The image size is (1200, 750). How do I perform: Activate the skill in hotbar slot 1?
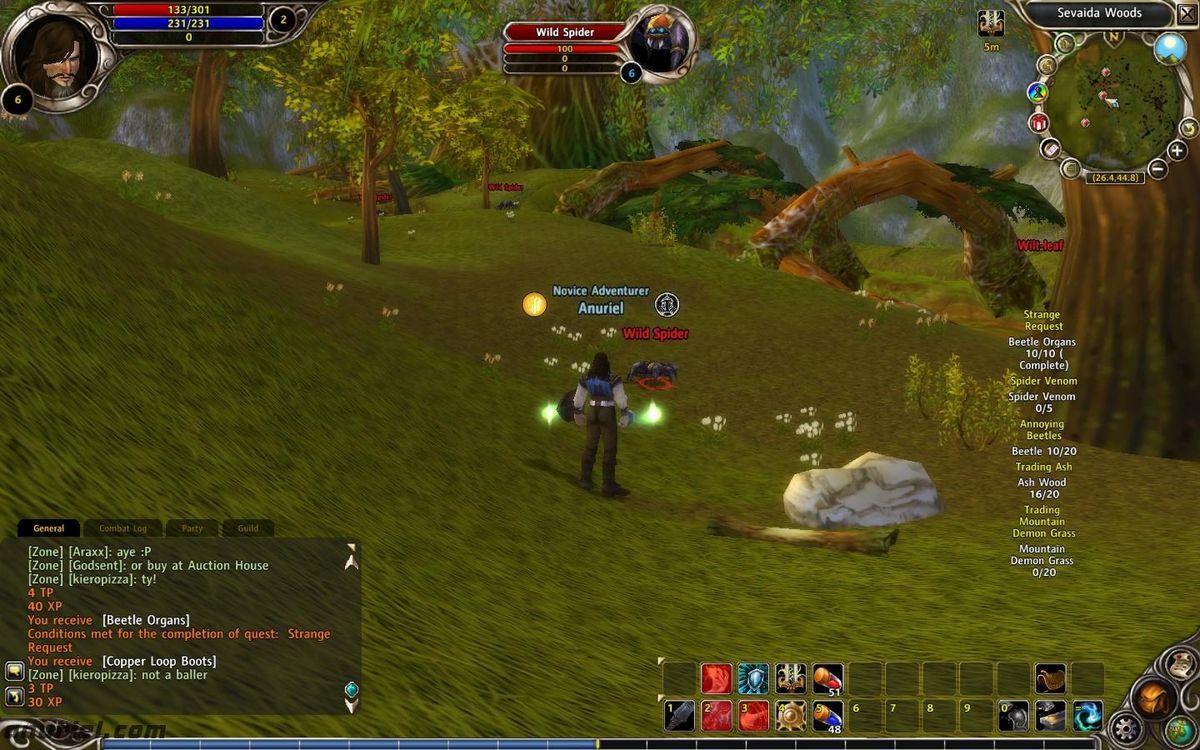pyautogui.click(x=680, y=715)
